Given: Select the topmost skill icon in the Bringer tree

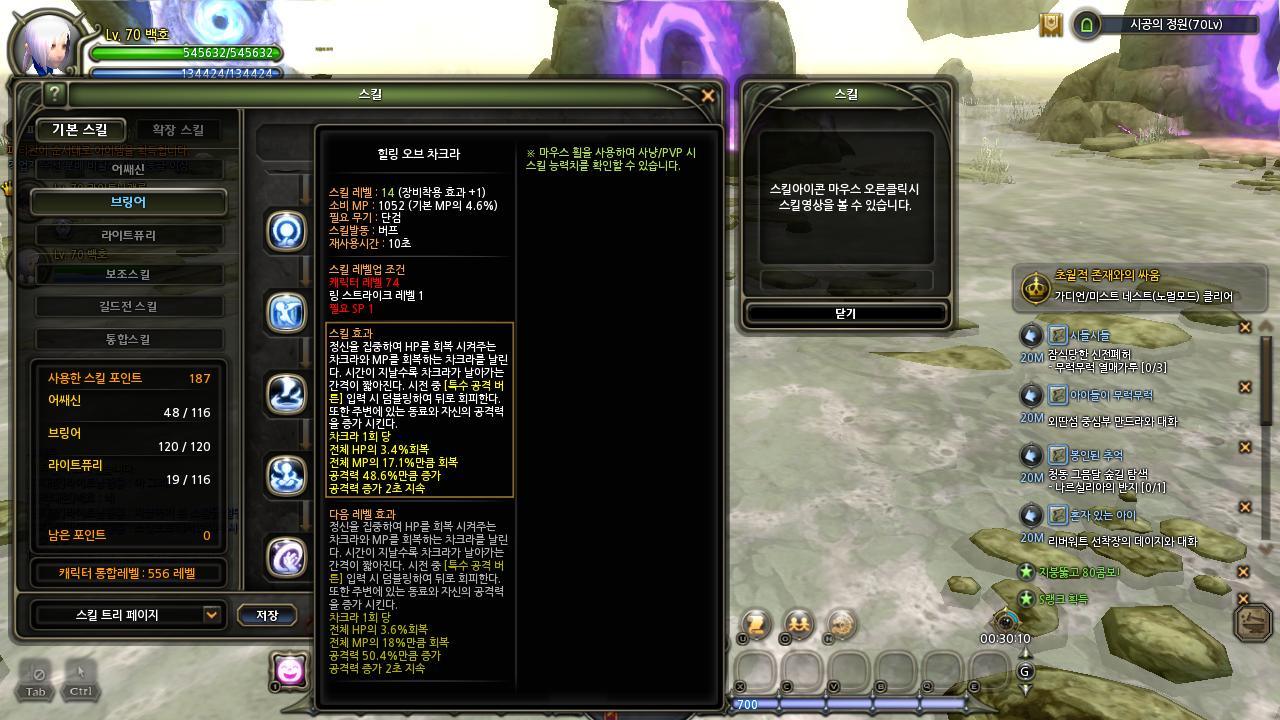Looking at the screenshot, I should [285, 232].
